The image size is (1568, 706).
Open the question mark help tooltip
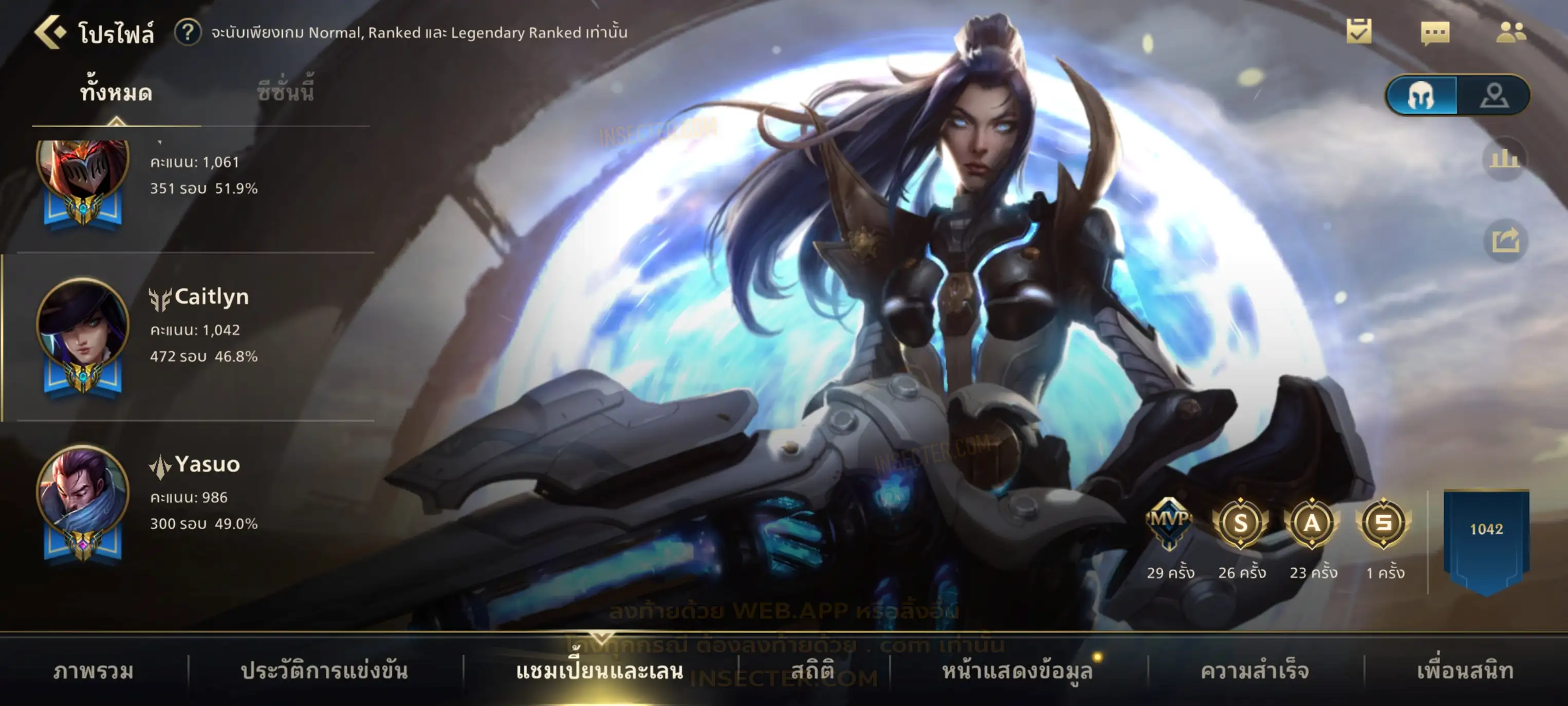point(188,32)
